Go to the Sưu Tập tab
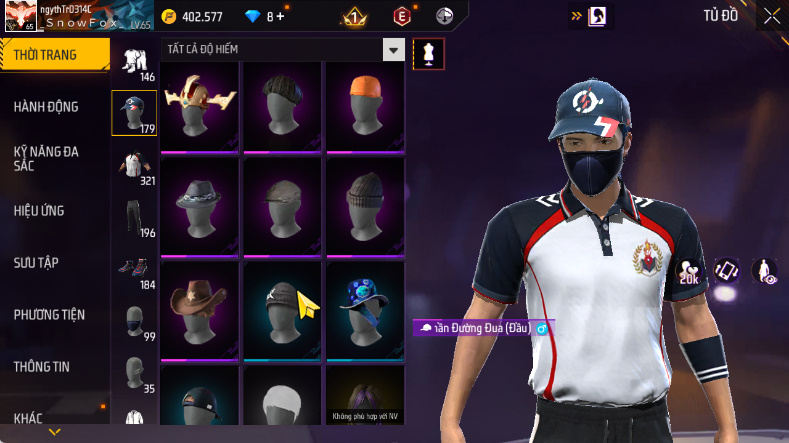The image size is (789, 443). (x=36, y=262)
